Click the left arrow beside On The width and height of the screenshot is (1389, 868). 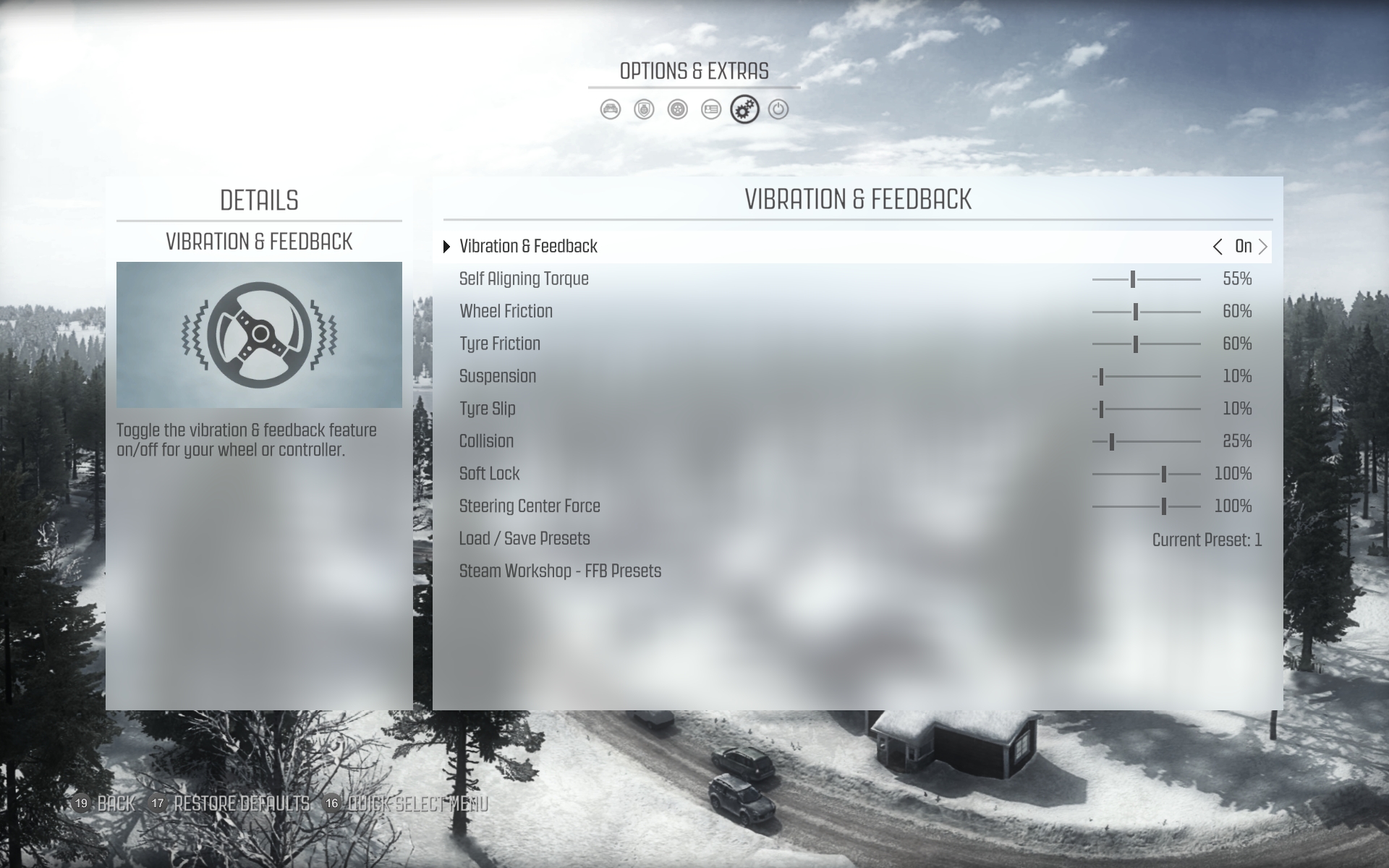(1218, 247)
